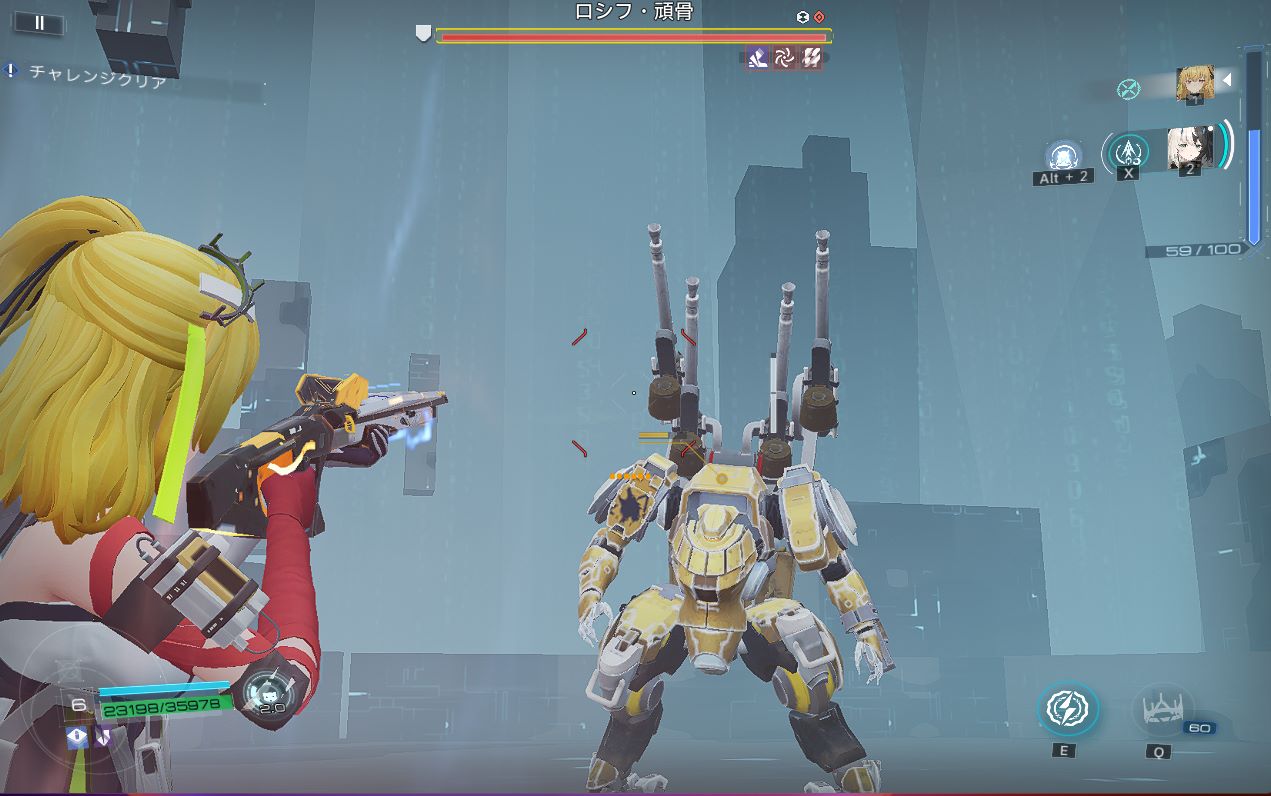The height and width of the screenshot is (796, 1271).
Task: Toggle the teal crossed-arrows icon
Action: coord(1129,89)
